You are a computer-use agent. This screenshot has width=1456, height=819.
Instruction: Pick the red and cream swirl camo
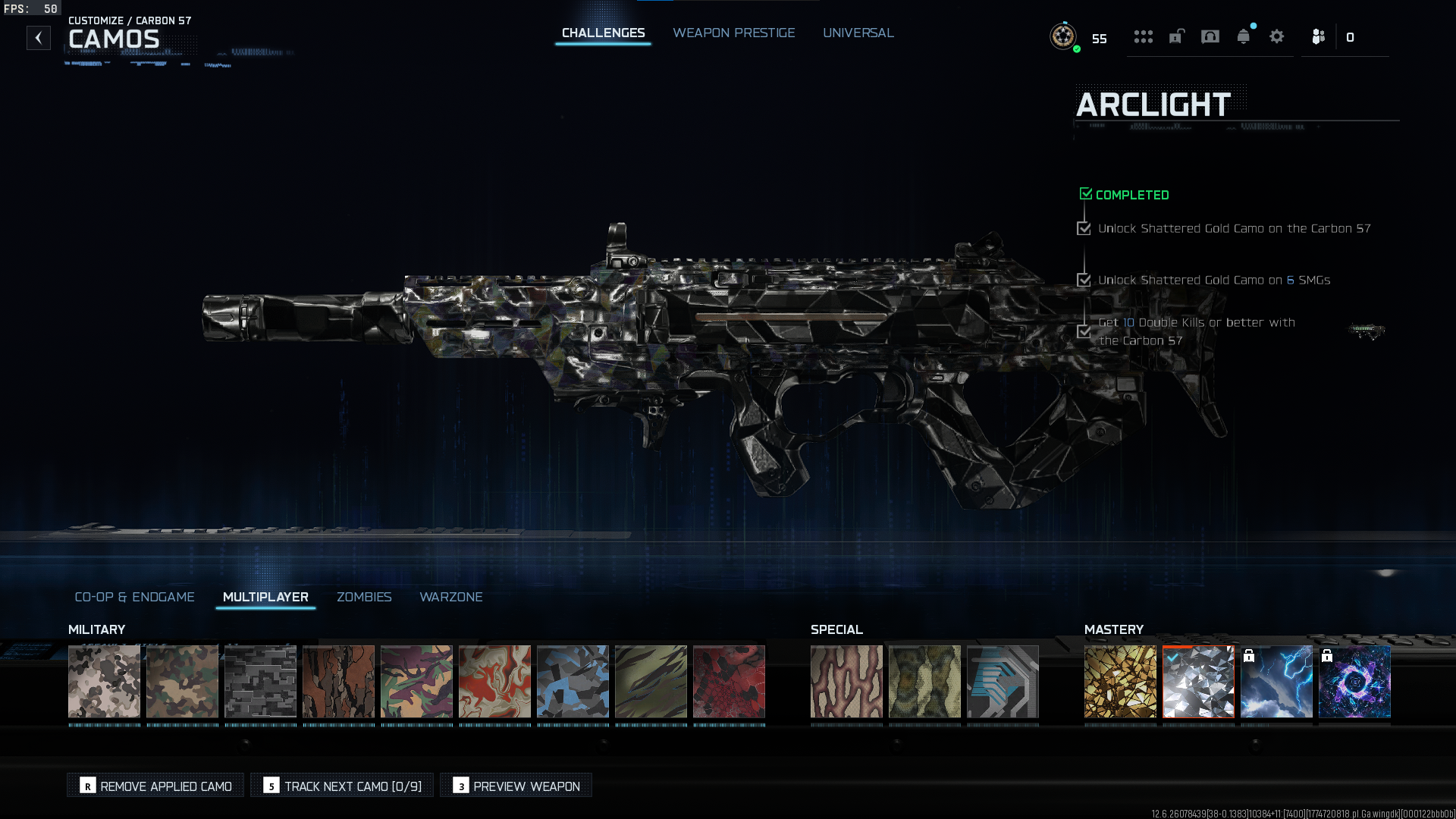coord(494,682)
